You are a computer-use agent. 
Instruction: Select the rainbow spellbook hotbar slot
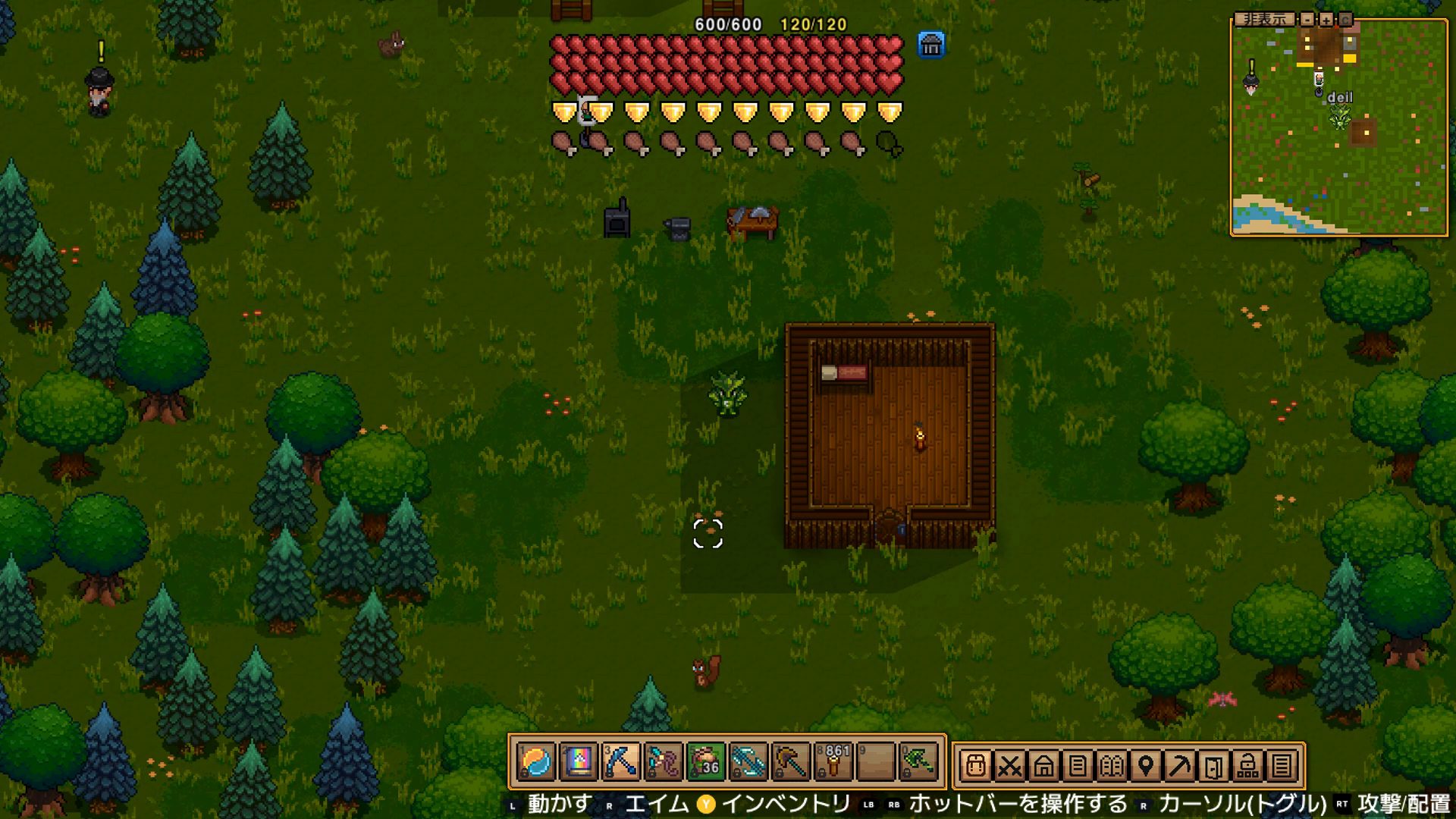pos(579,762)
